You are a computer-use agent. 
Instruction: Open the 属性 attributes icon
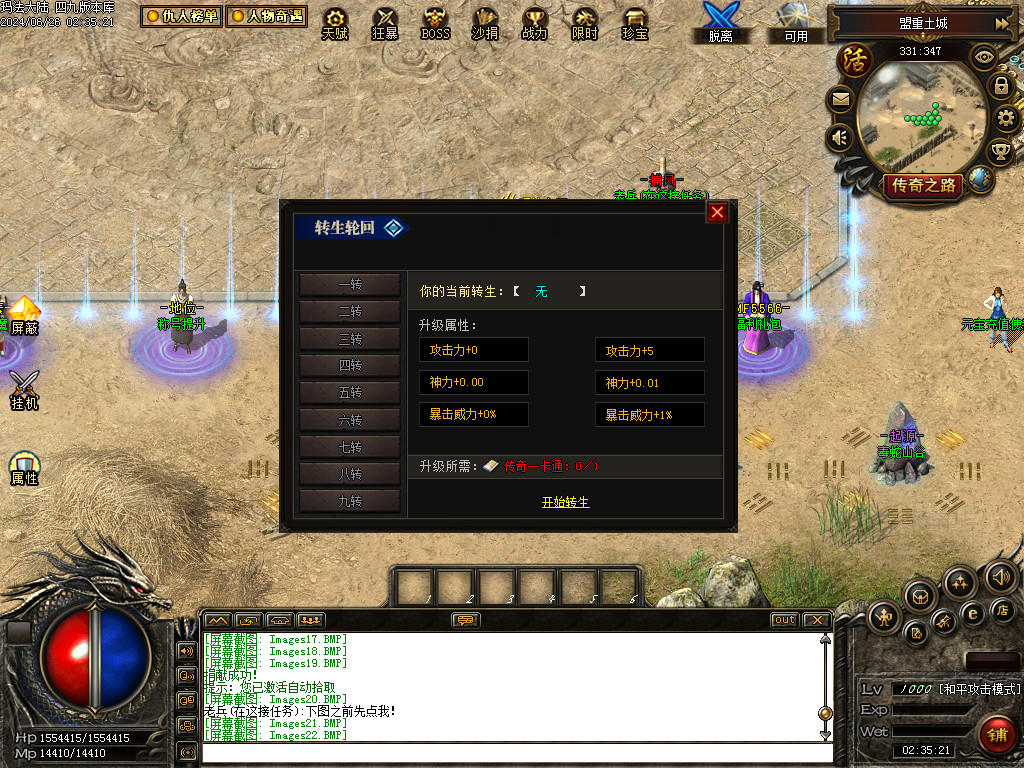pyautogui.click(x=24, y=468)
